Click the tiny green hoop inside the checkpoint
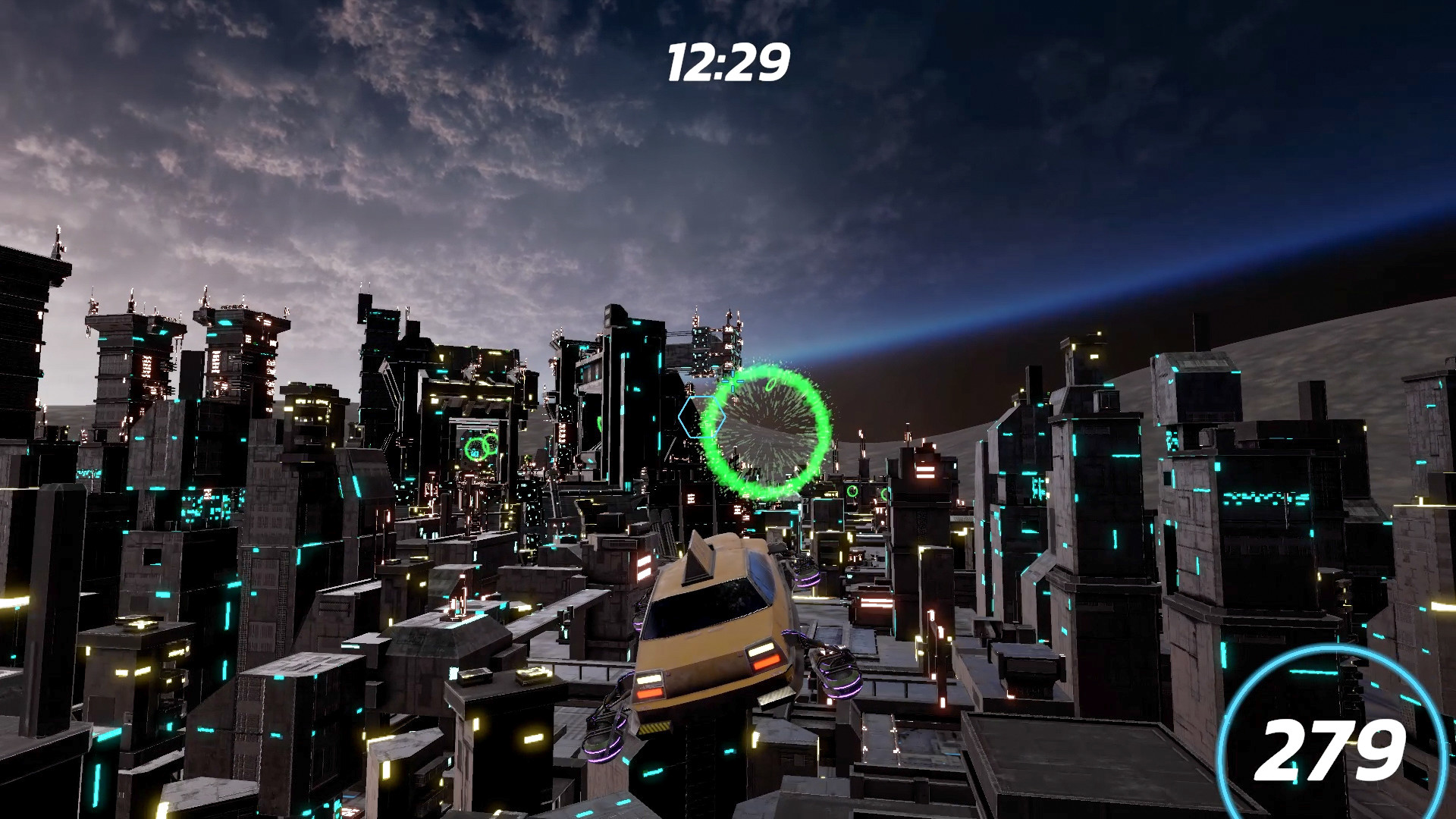The image size is (1456, 819). click(770, 386)
